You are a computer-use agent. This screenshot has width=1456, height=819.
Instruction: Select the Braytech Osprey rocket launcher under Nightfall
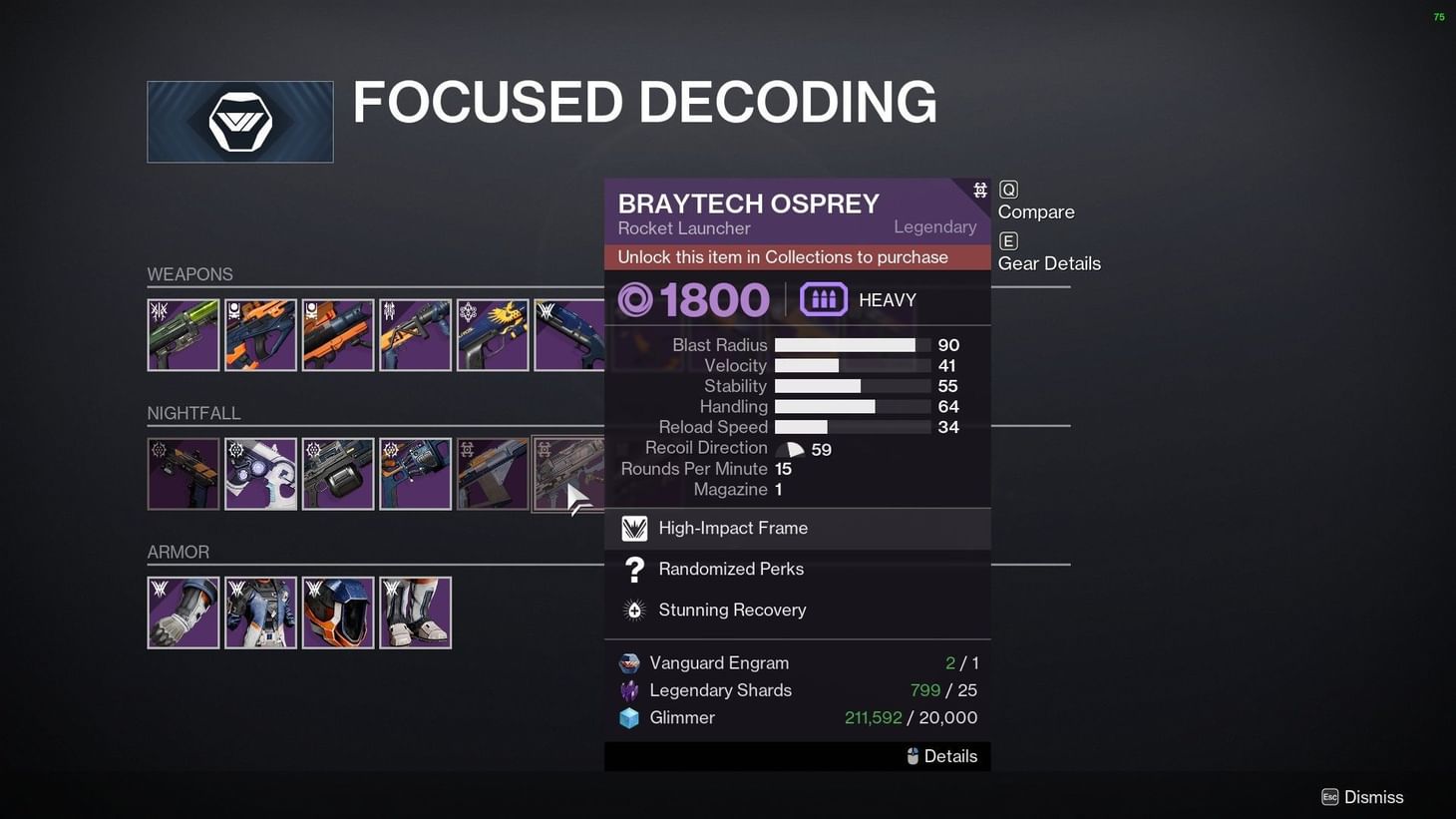click(569, 473)
